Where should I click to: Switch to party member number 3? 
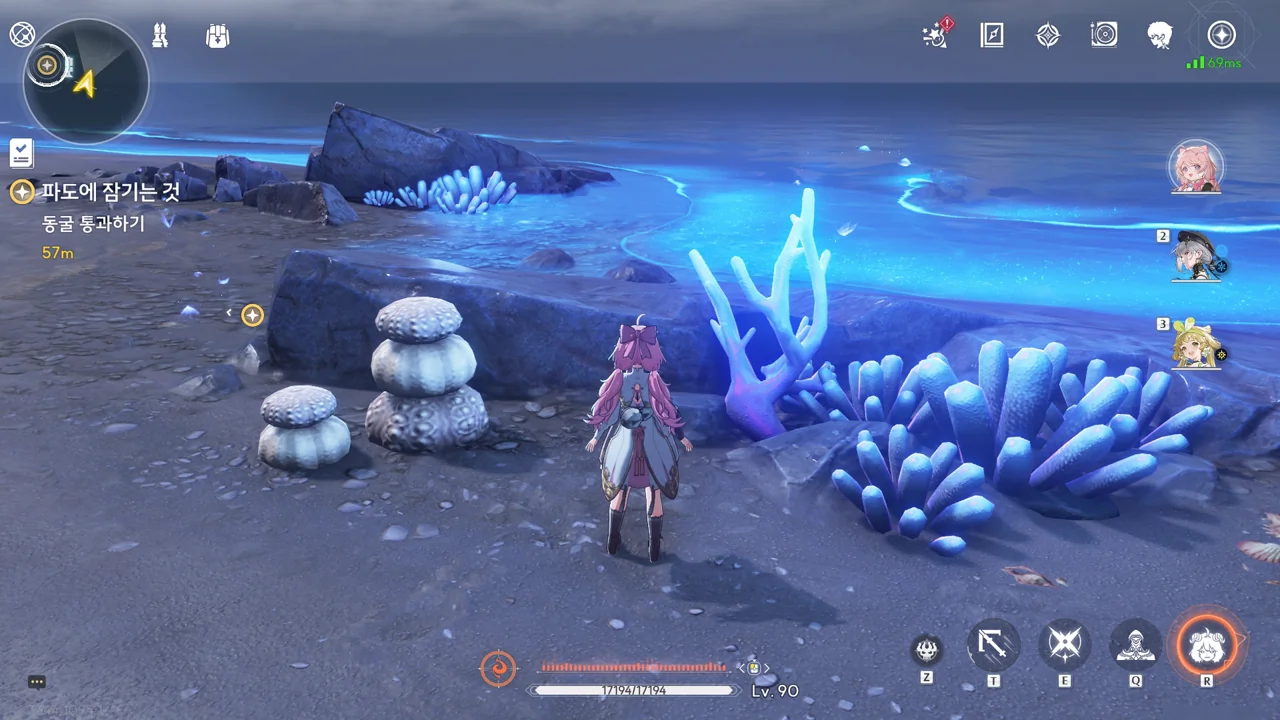1196,344
